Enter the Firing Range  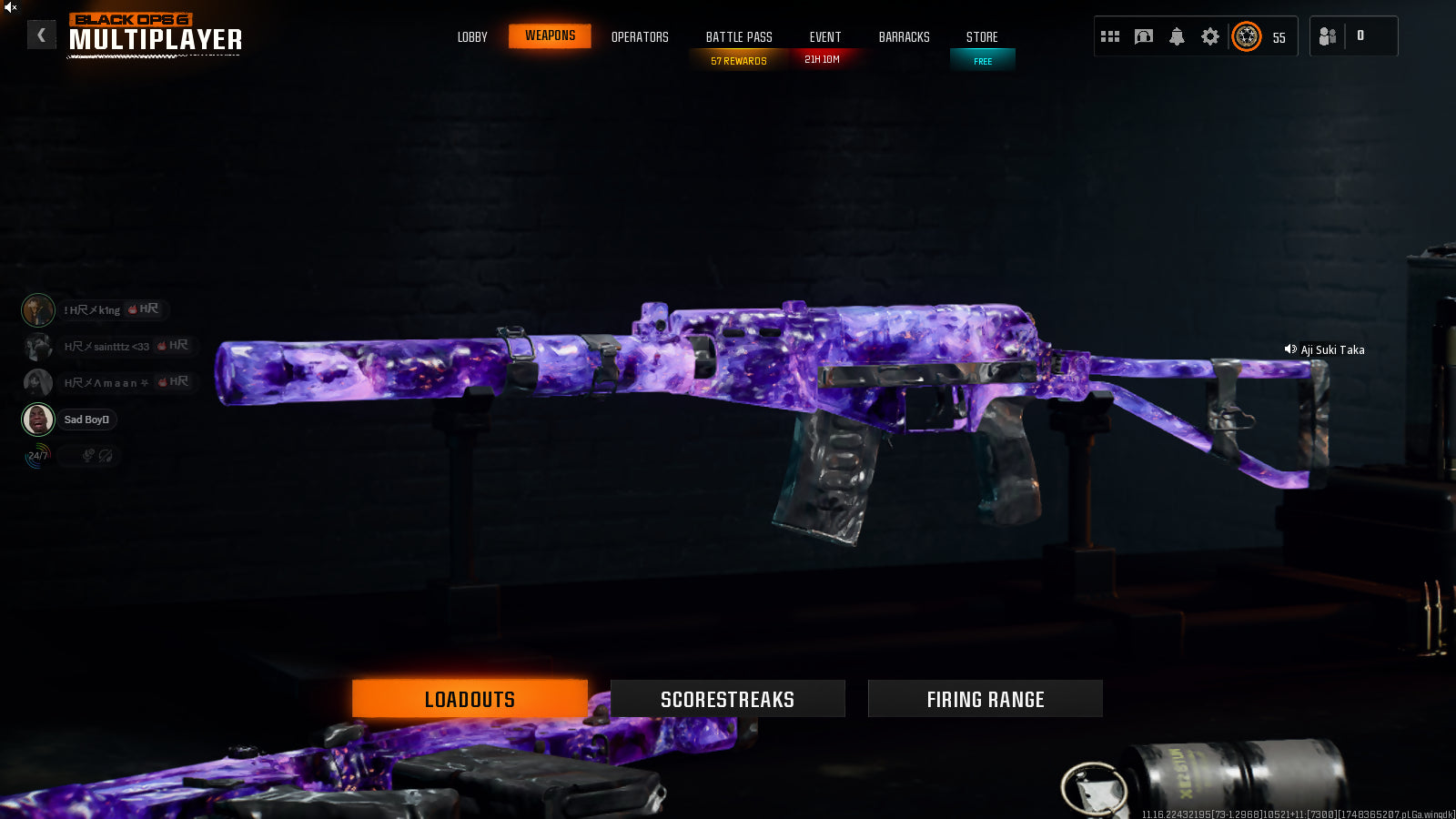[x=985, y=699]
